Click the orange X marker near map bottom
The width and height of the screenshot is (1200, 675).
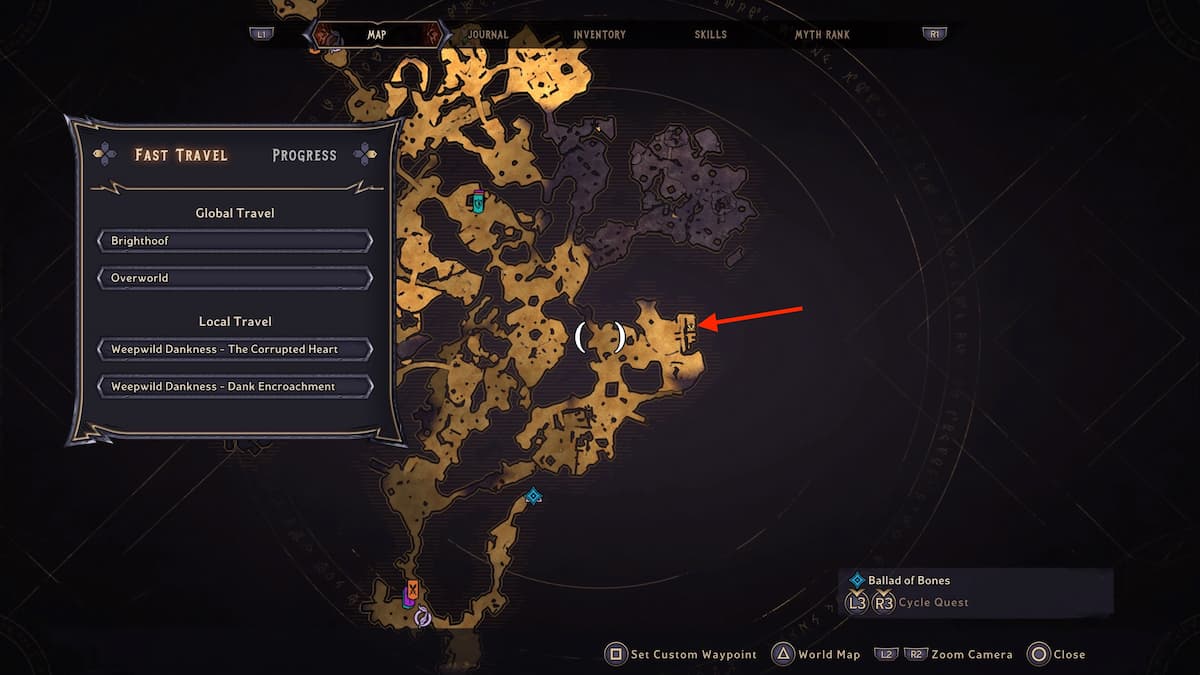(412, 589)
